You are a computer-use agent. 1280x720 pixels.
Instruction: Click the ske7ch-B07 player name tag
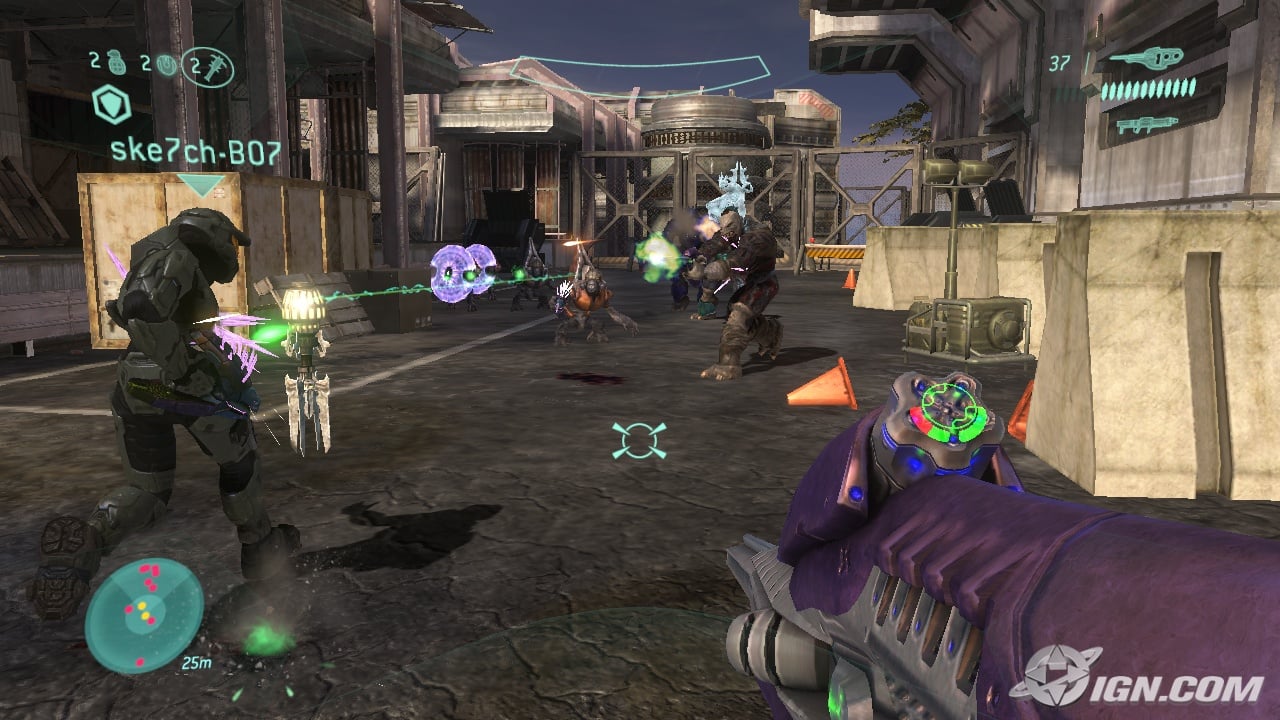coord(196,153)
